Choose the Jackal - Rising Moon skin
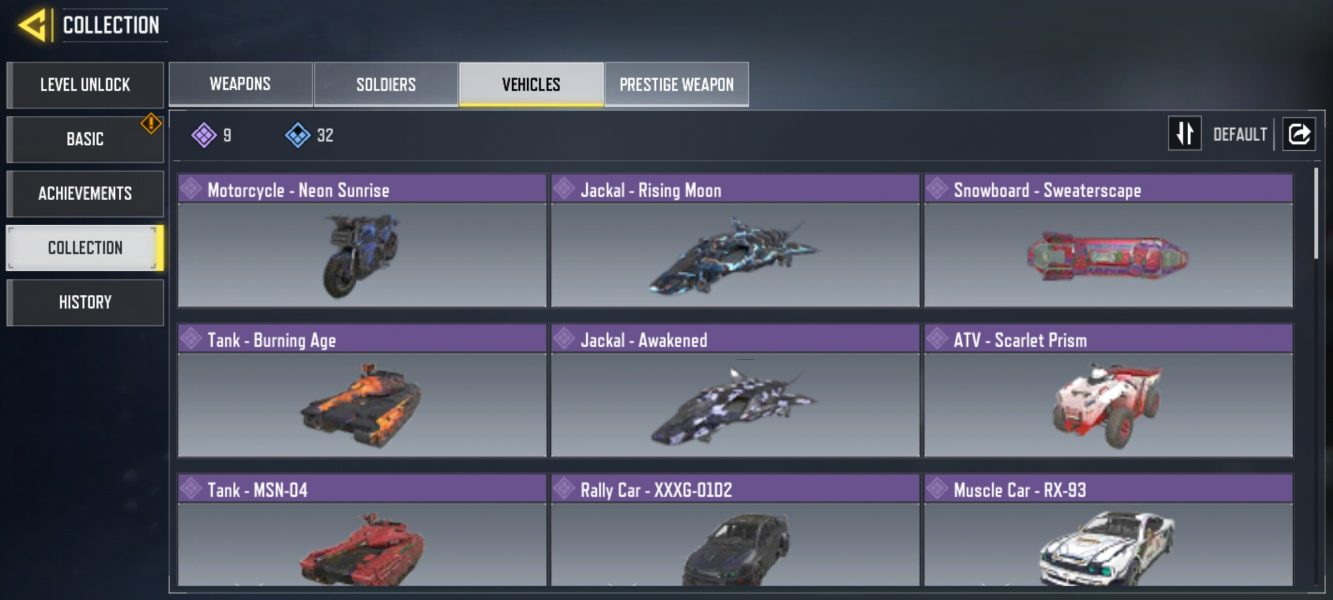 click(735, 241)
